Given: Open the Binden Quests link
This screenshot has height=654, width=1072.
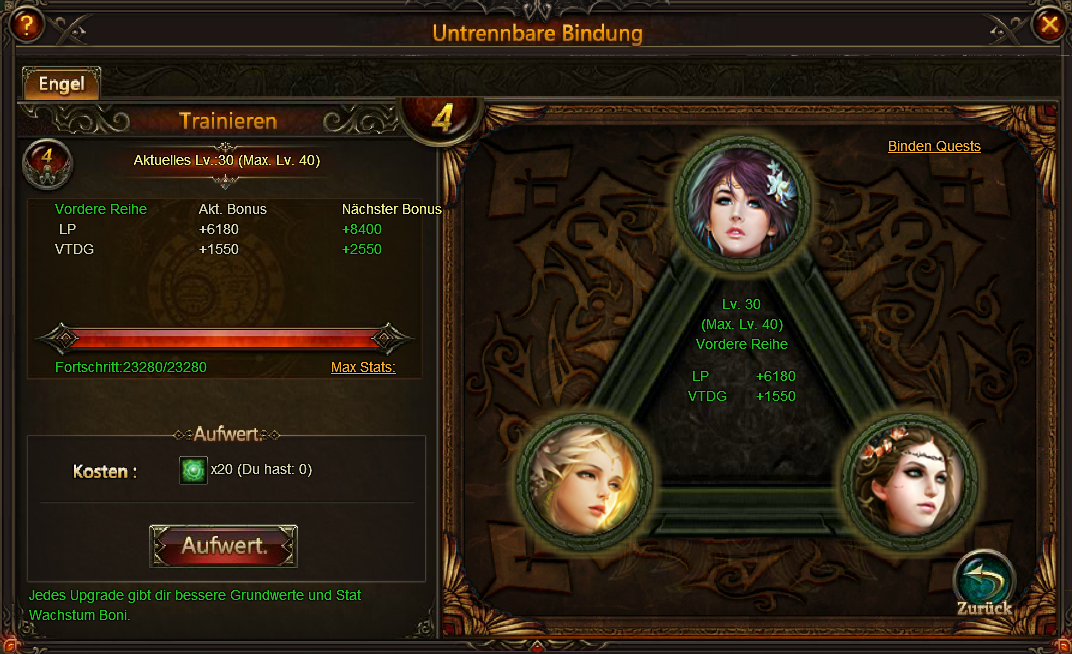Looking at the screenshot, I should (x=934, y=146).
